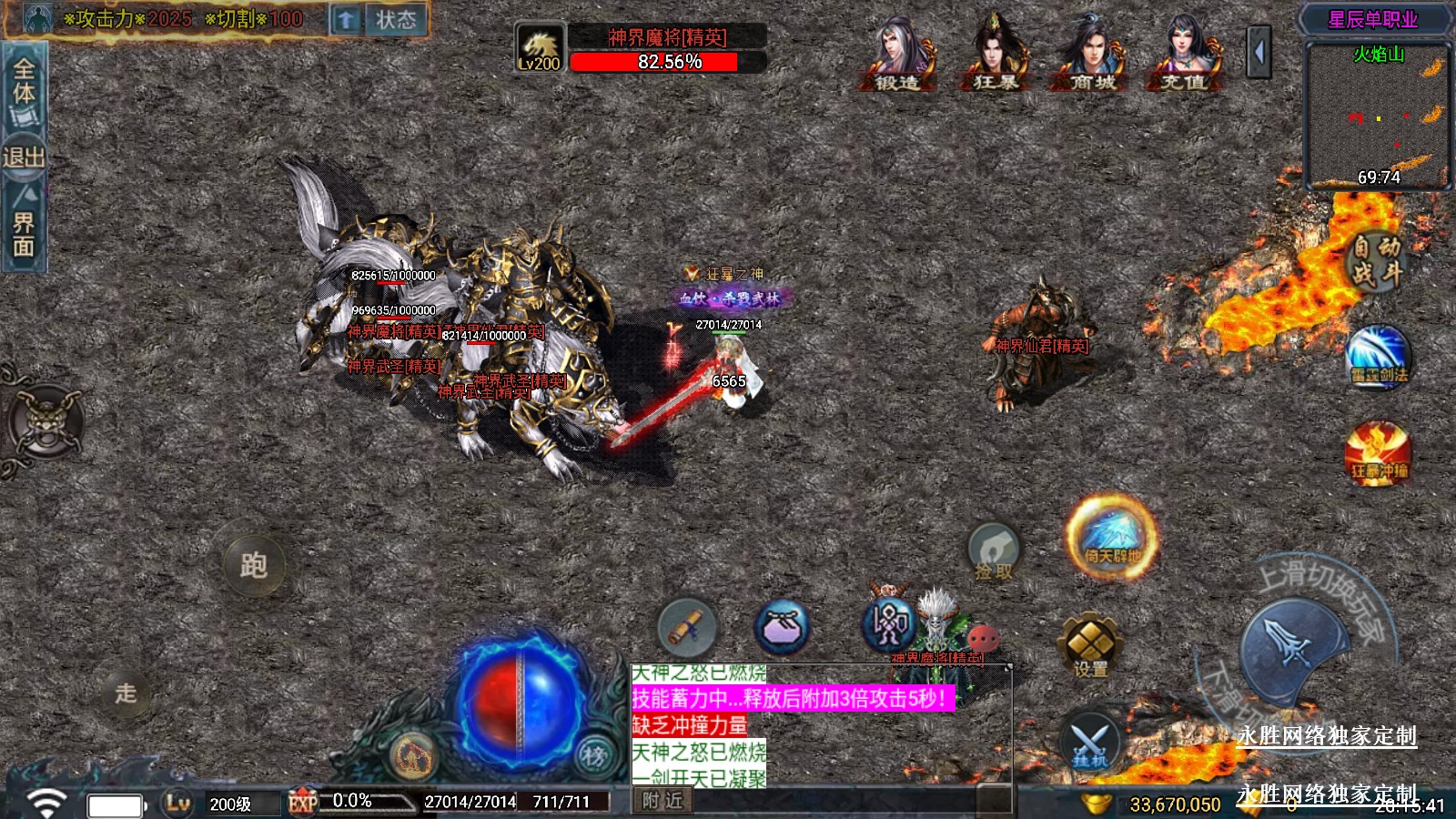
Task: Tap the 捡取 pickup button
Action: [x=993, y=552]
